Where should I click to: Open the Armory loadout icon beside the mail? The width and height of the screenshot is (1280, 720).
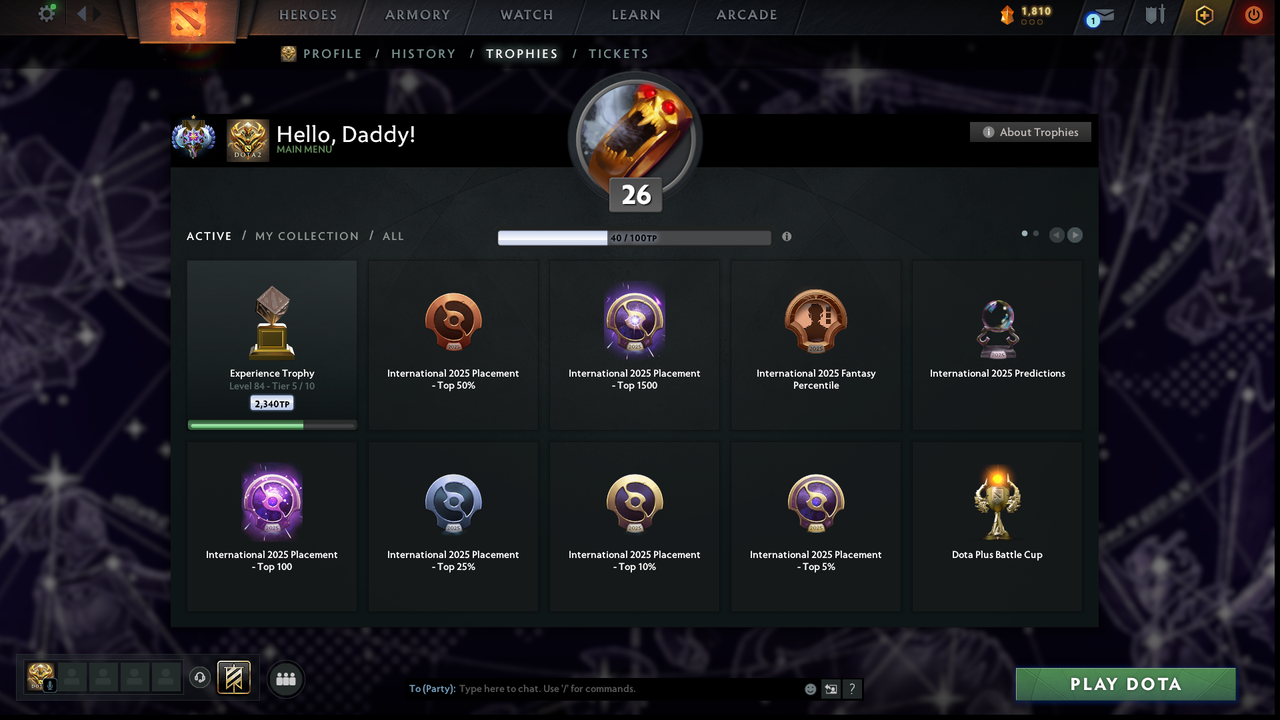point(1154,15)
